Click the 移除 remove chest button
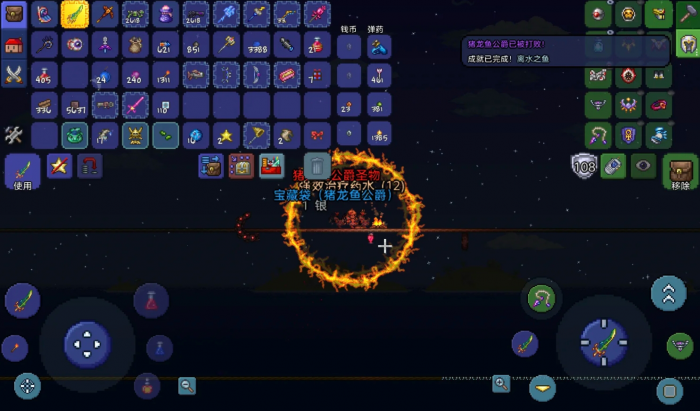700x411 pixels. point(680,172)
